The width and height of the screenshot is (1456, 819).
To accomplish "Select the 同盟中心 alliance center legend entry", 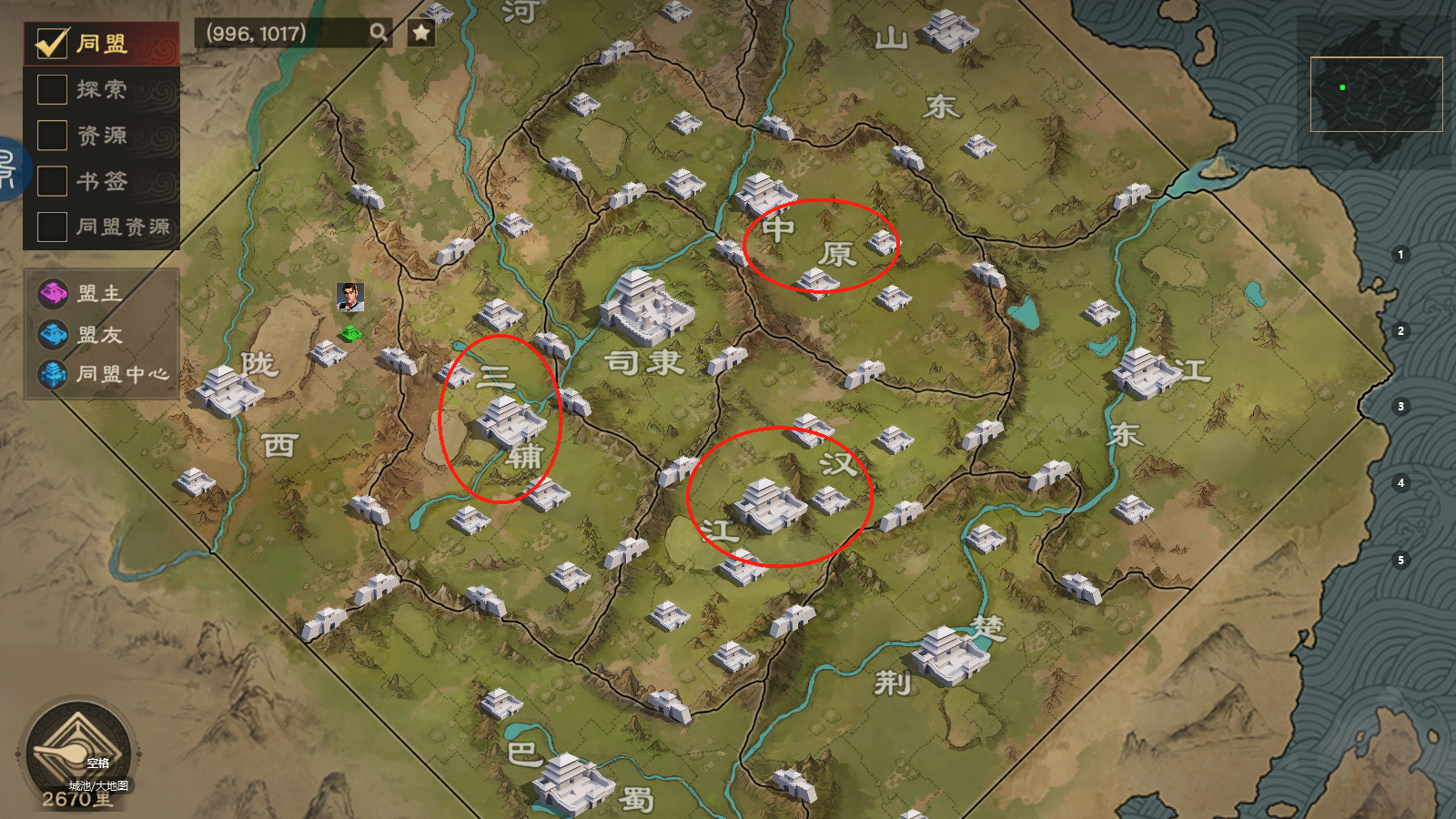I will [x=53, y=374].
